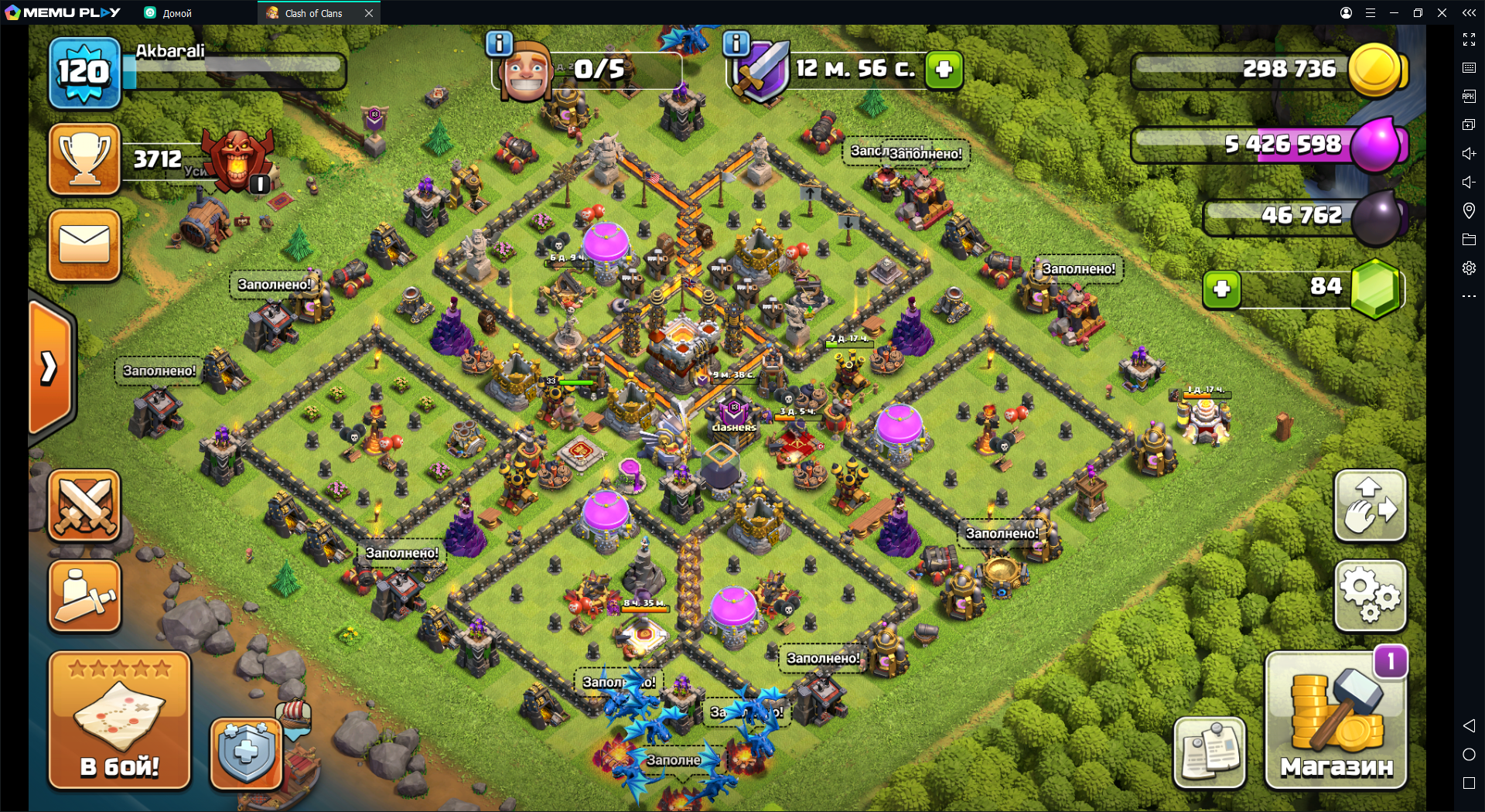Open the news clipboard button
The image size is (1485, 812).
(1209, 752)
